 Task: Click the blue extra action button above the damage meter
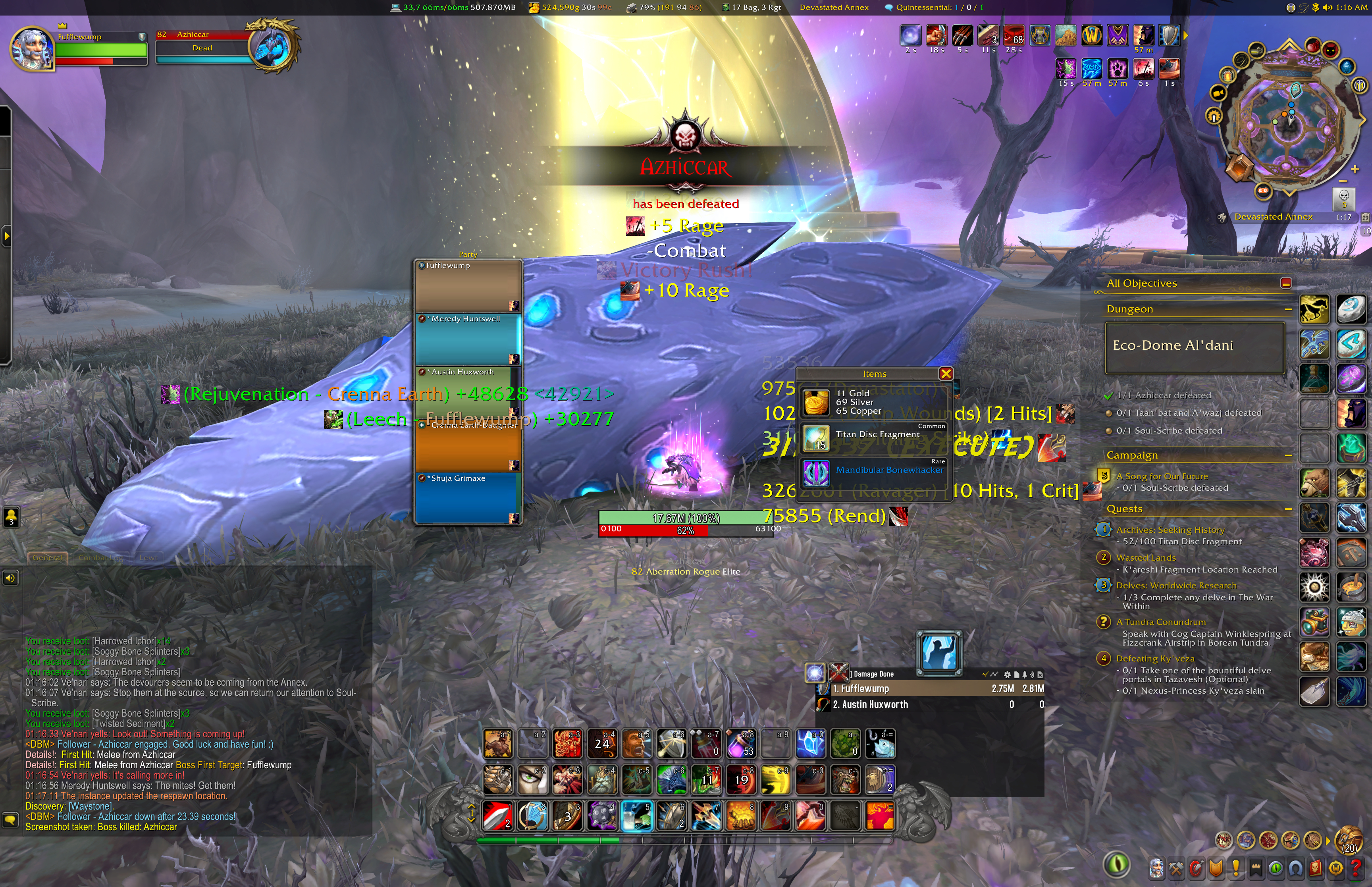coord(938,653)
